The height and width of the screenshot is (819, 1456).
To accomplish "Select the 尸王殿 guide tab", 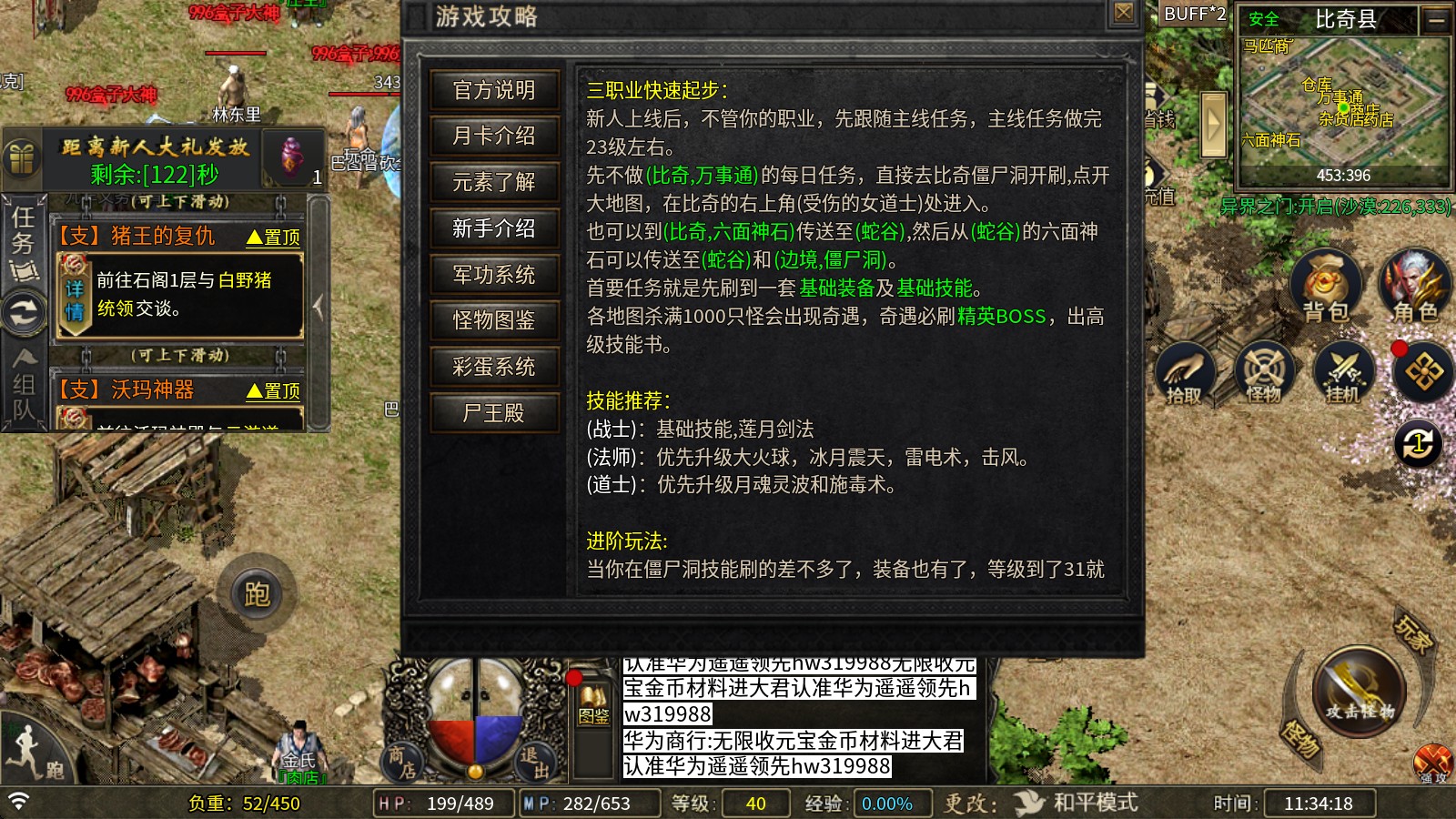I will [x=492, y=412].
